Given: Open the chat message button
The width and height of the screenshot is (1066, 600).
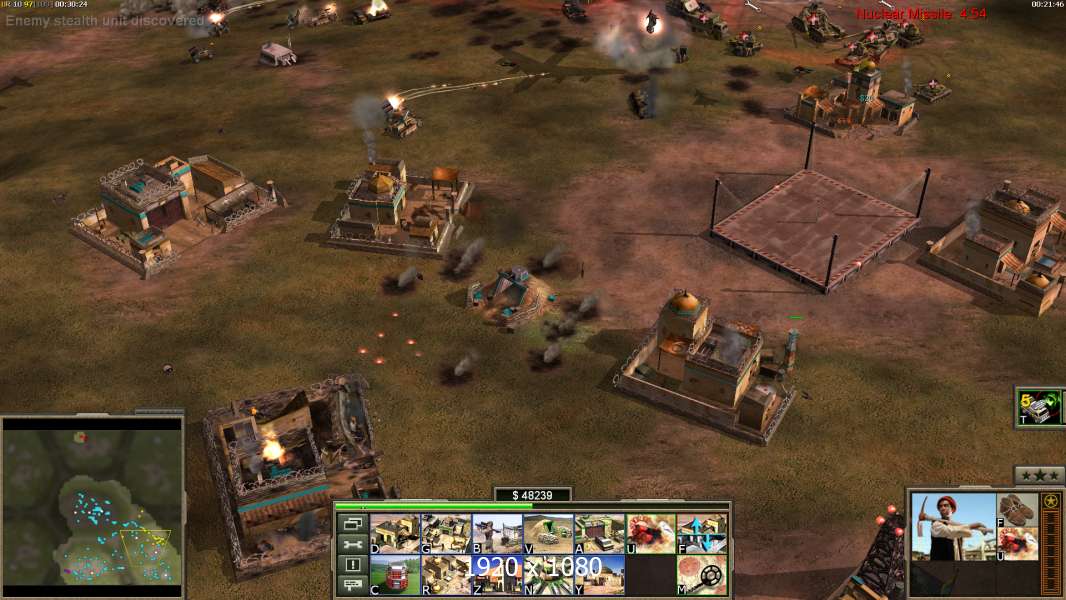Looking at the screenshot, I should (x=351, y=586).
